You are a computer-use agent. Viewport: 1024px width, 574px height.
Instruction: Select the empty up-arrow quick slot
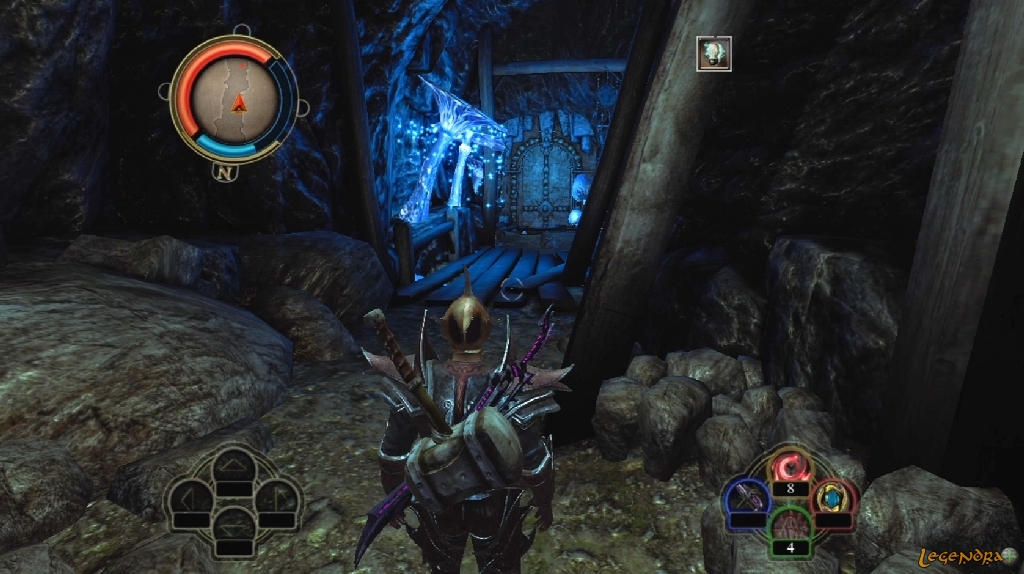233,465
